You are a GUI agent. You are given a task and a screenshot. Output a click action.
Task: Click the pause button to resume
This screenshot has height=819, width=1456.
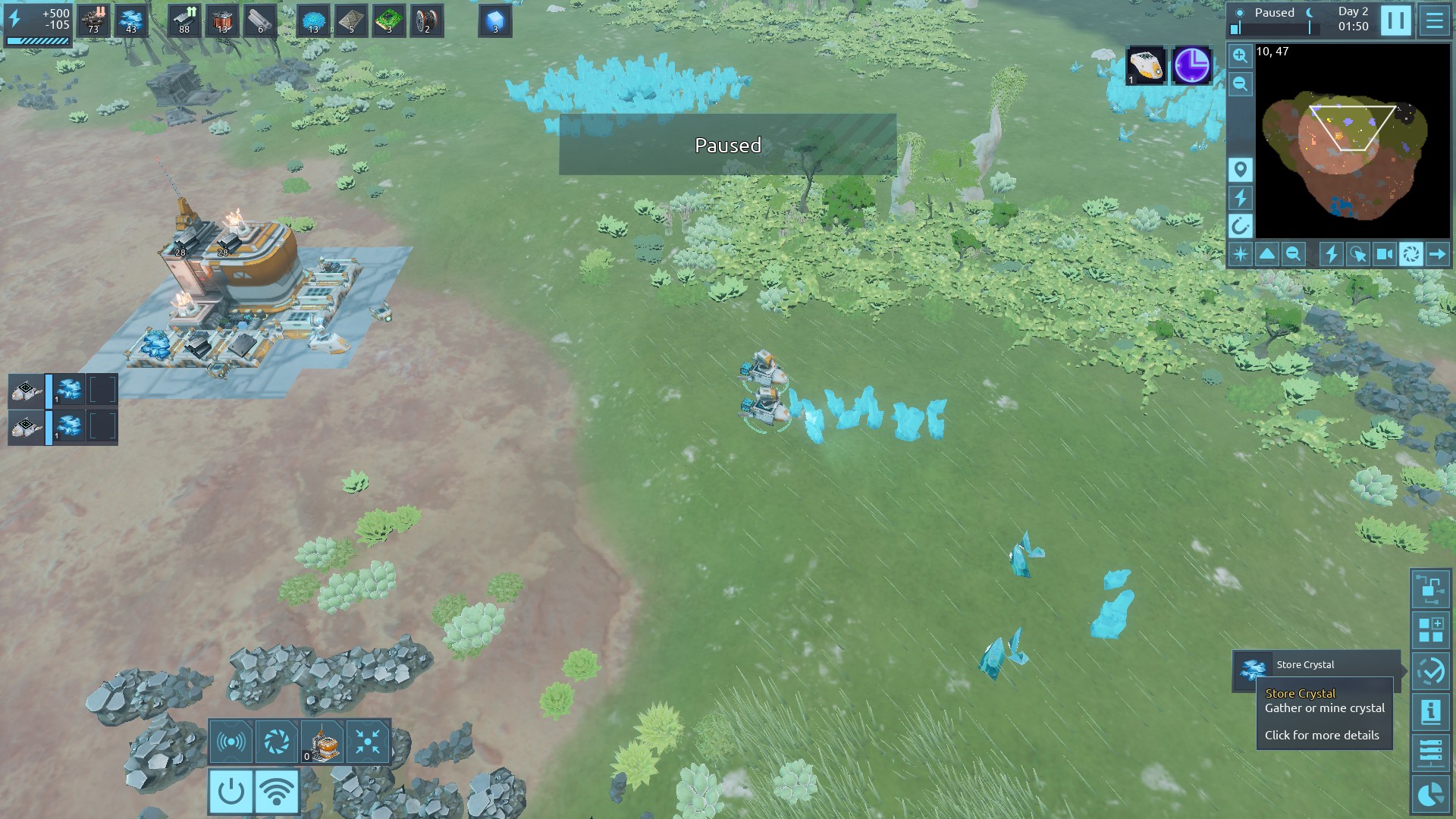(x=1395, y=20)
